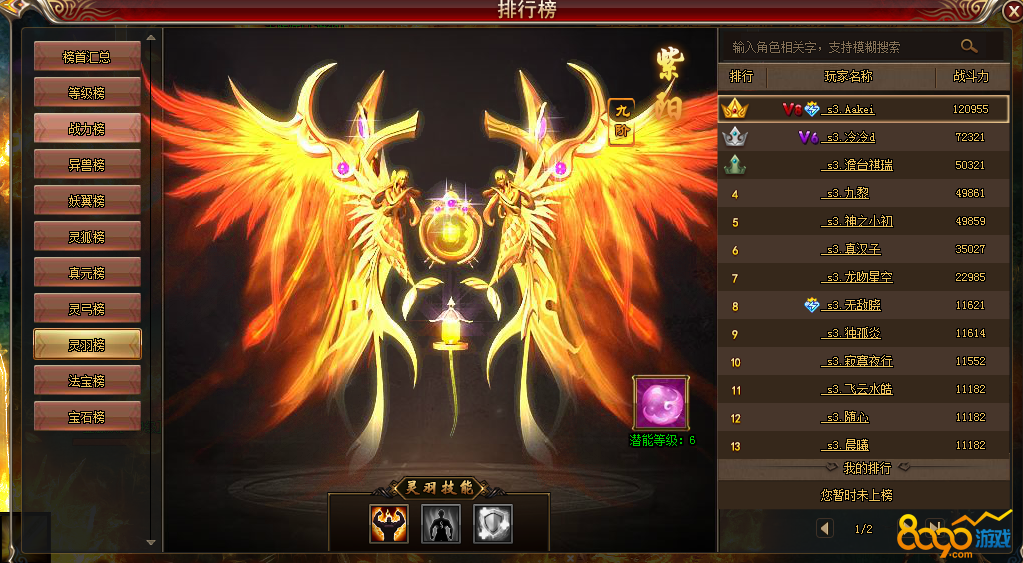Go to the previous ranking page
Viewport: 1023px width, 563px height.
(824, 528)
